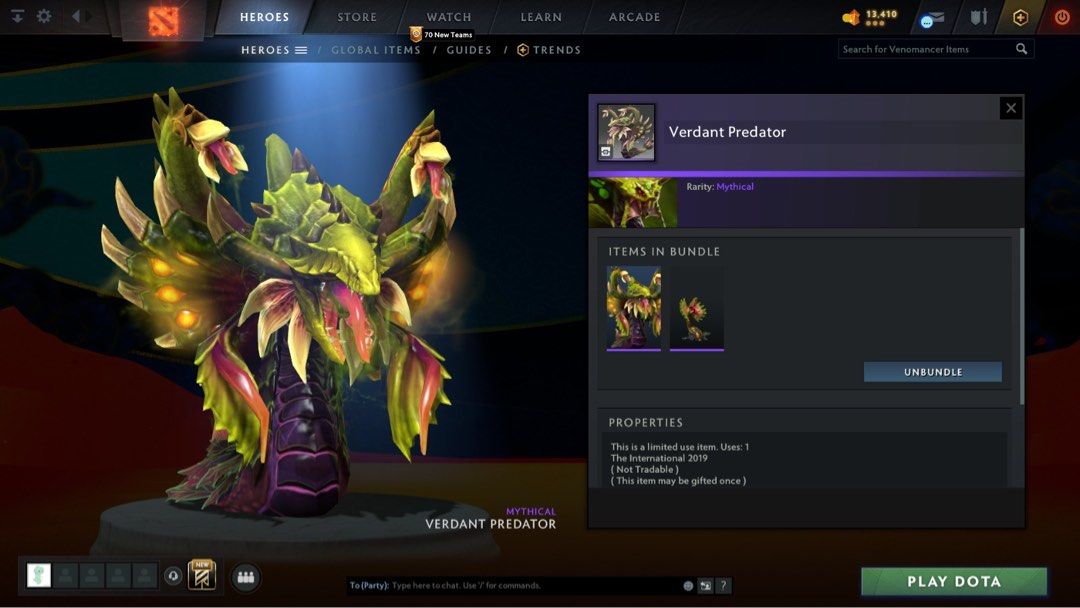This screenshot has height=608, width=1080.
Task: Unbundle the Verdant Predator set
Action: 932,372
